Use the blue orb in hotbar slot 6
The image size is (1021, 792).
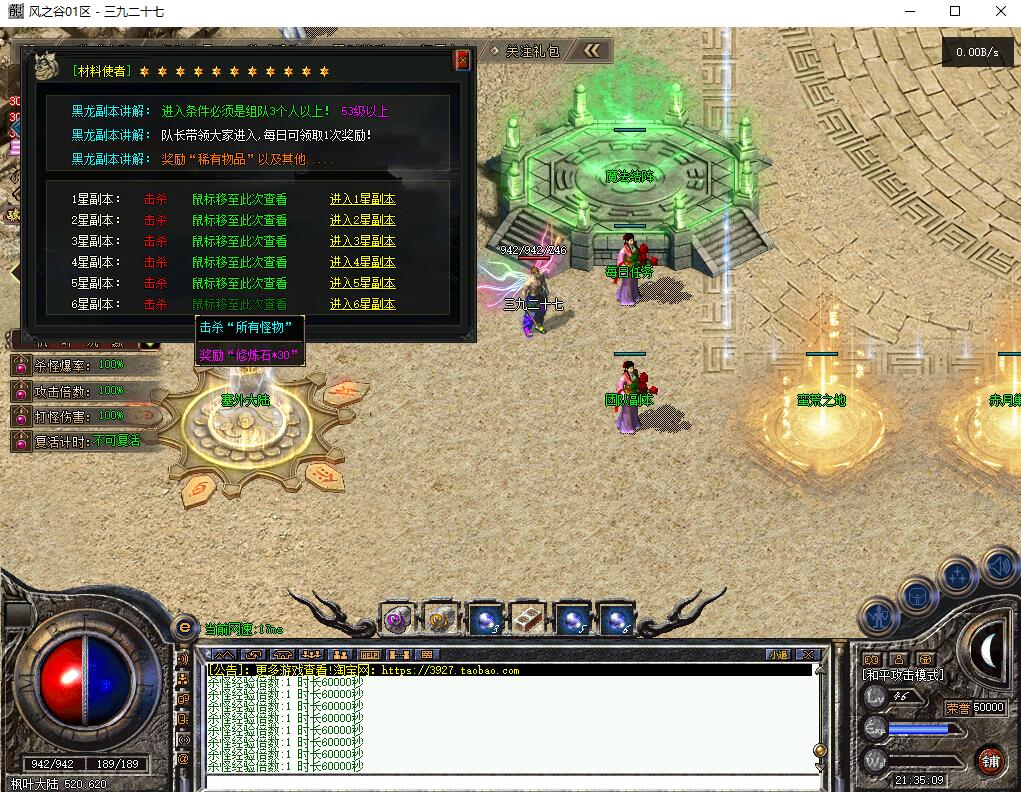615,620
